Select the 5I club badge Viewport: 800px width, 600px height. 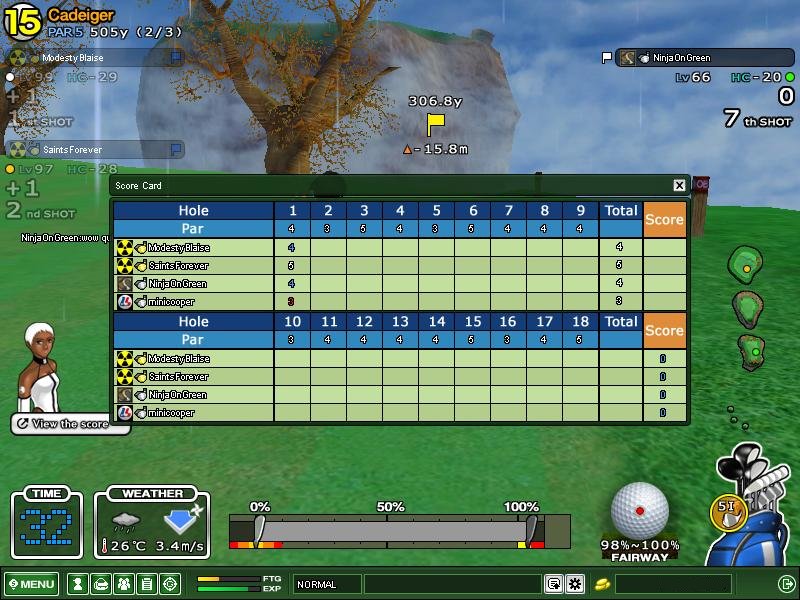pyautogui.click(x=727, y=508)
